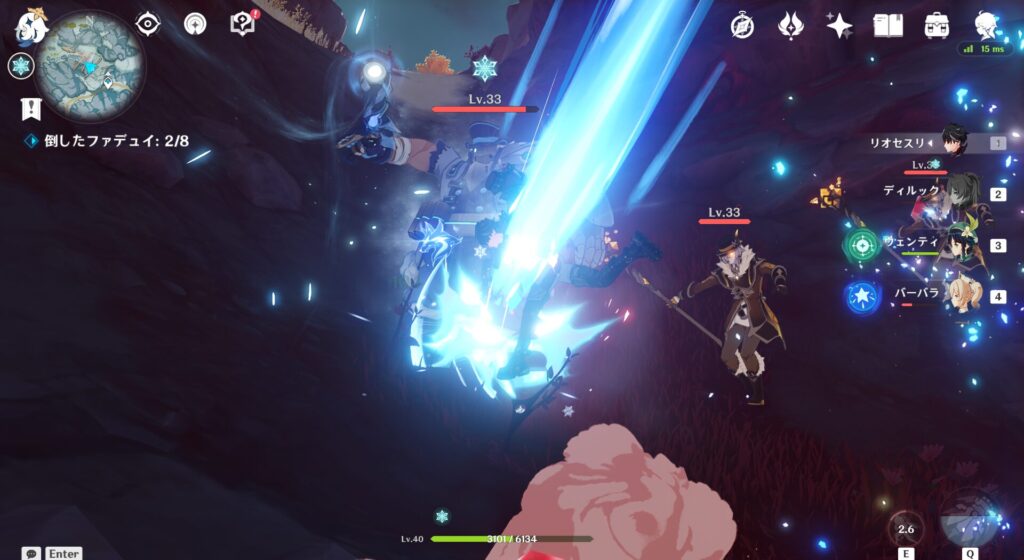Screen dimensions: 1024x560
Task: Open the chat box
Action: click(33, 553)
